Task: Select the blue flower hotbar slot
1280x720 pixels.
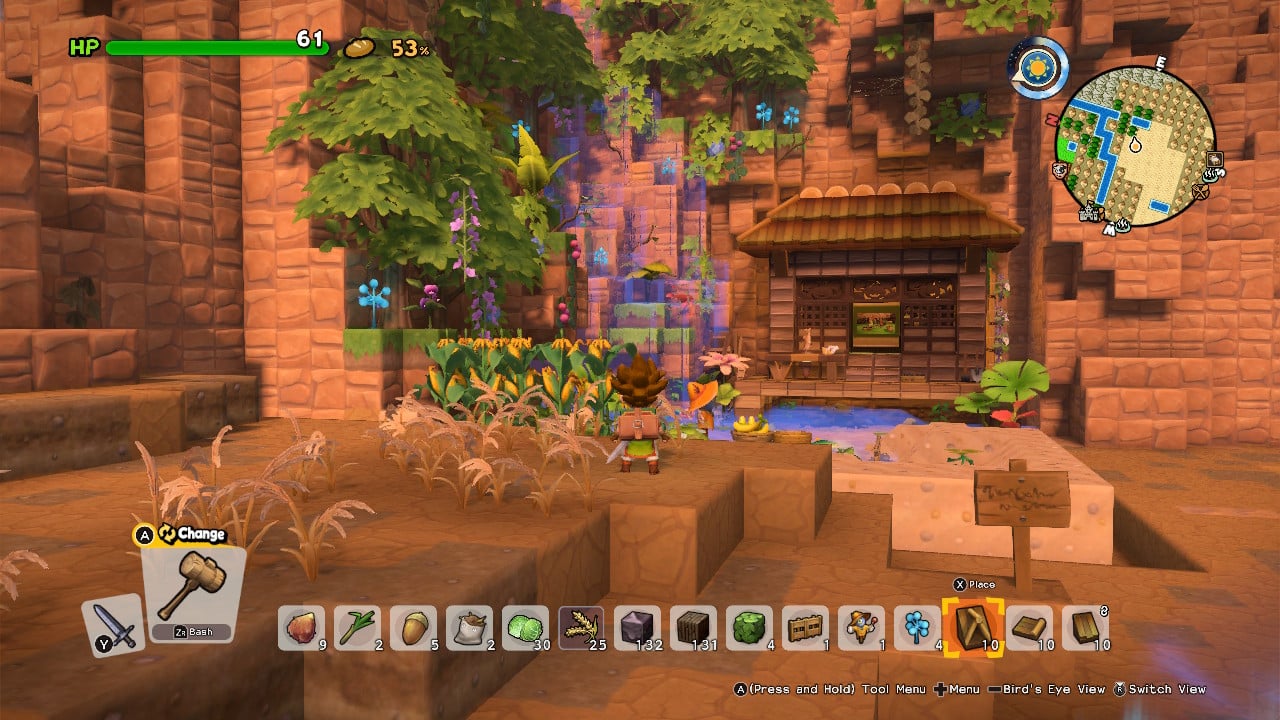Action: pos(917,628)
